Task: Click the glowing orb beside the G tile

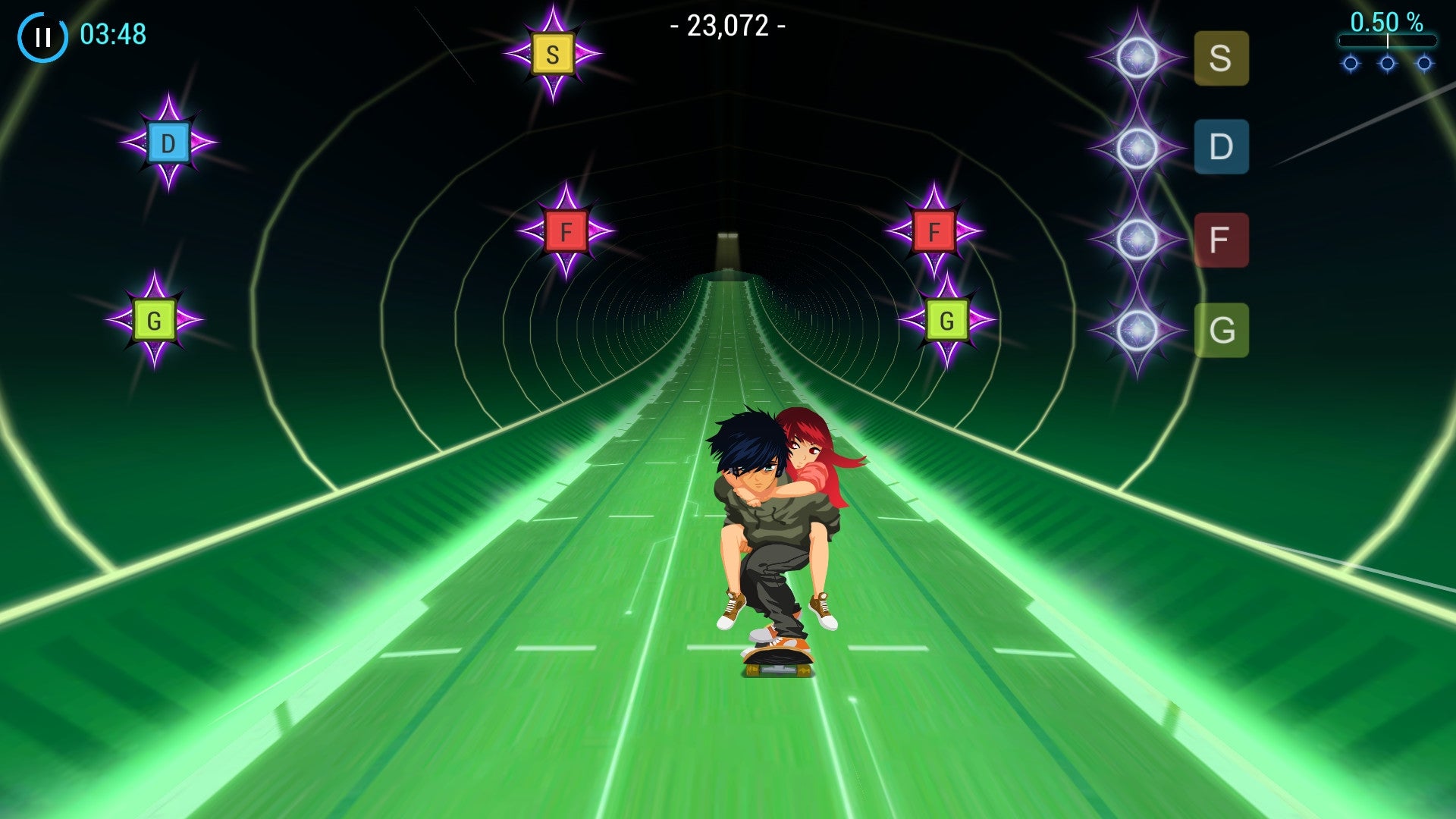Action: tap(1137, 331)
